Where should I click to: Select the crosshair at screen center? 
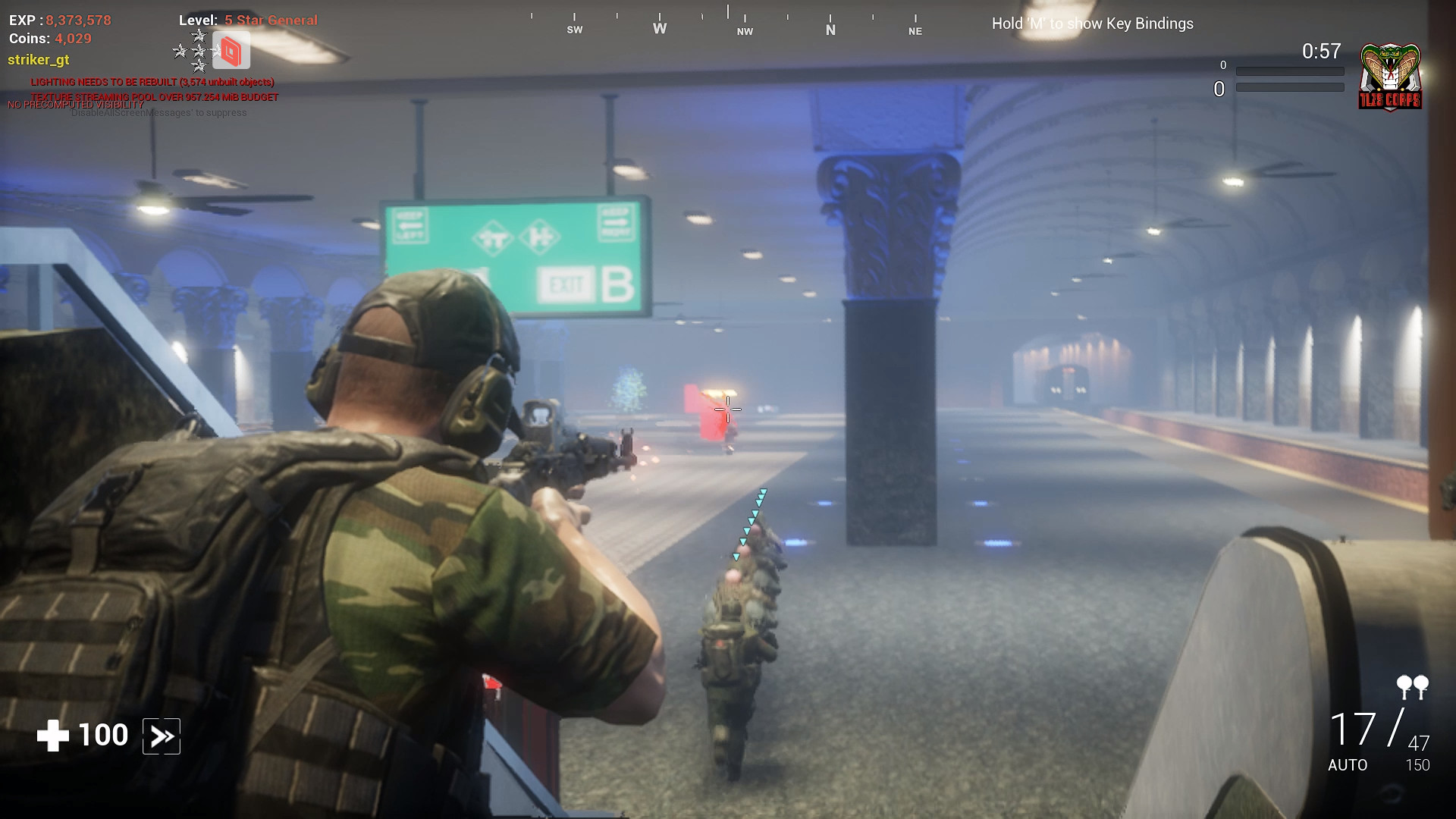pos(726,409)
